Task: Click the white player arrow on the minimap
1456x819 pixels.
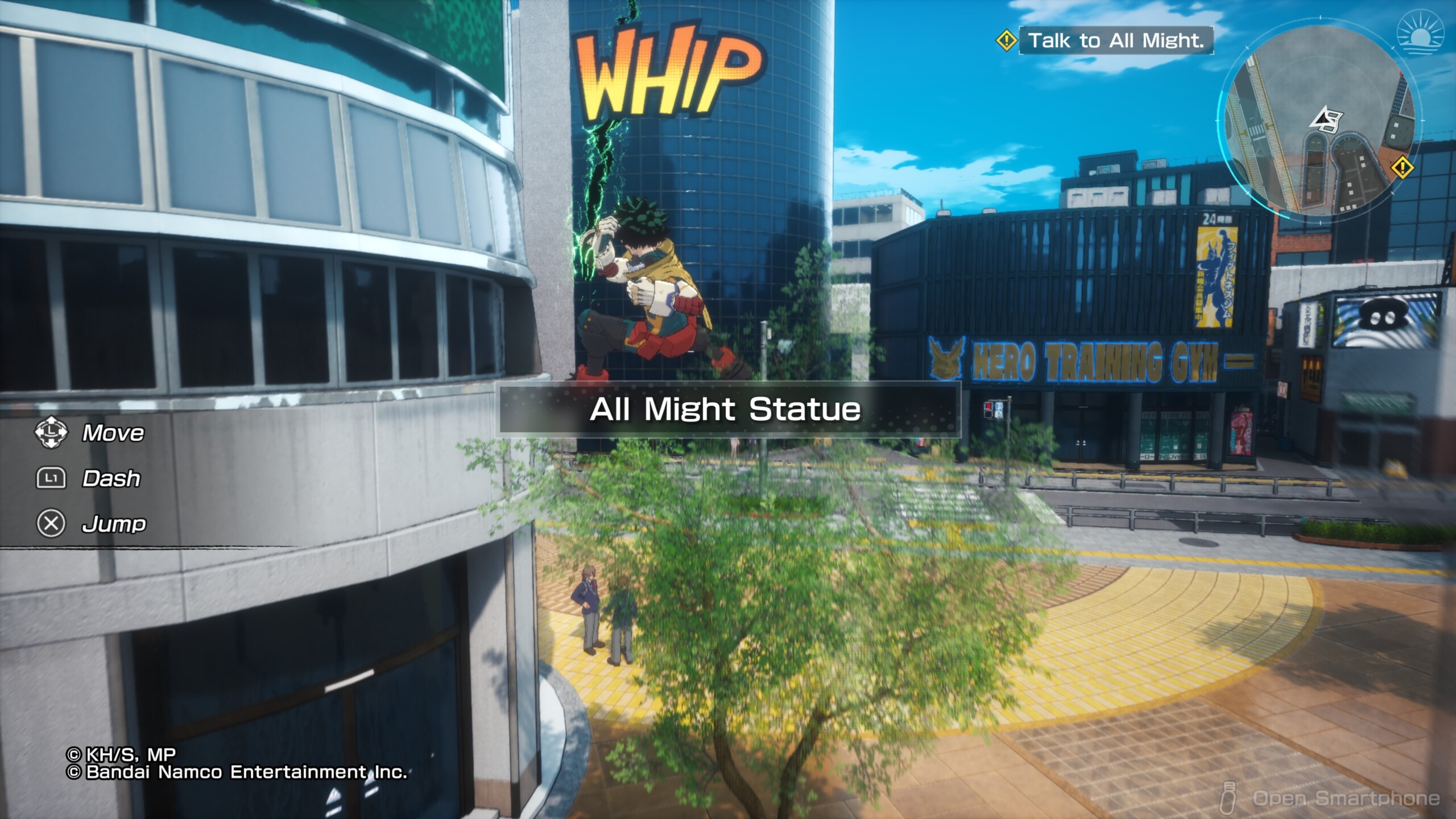Action: tap(1326, 120)
